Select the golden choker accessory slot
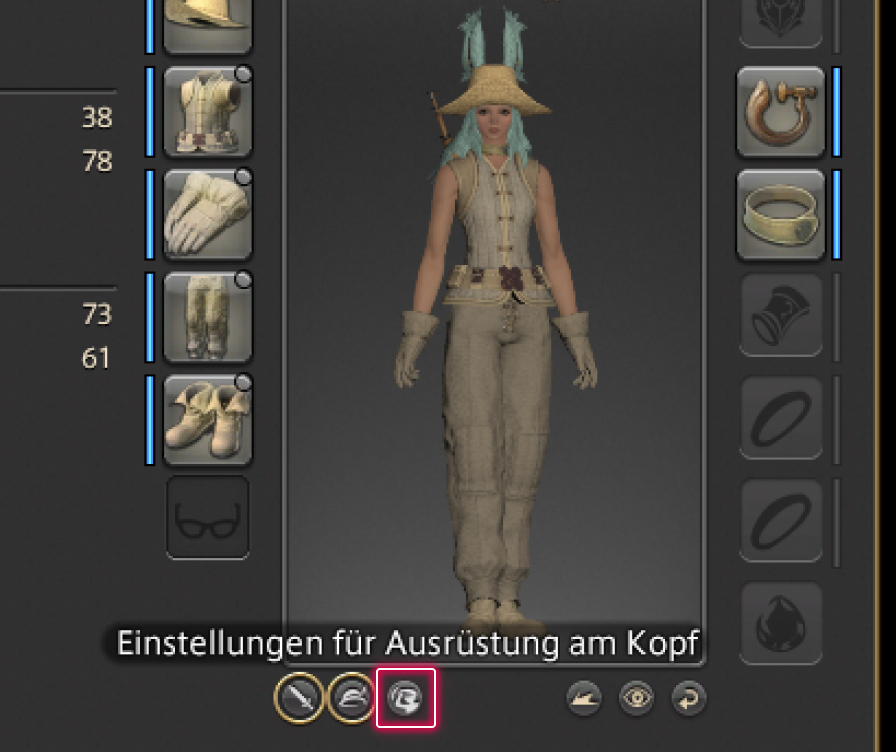 (x=781, y=214)
